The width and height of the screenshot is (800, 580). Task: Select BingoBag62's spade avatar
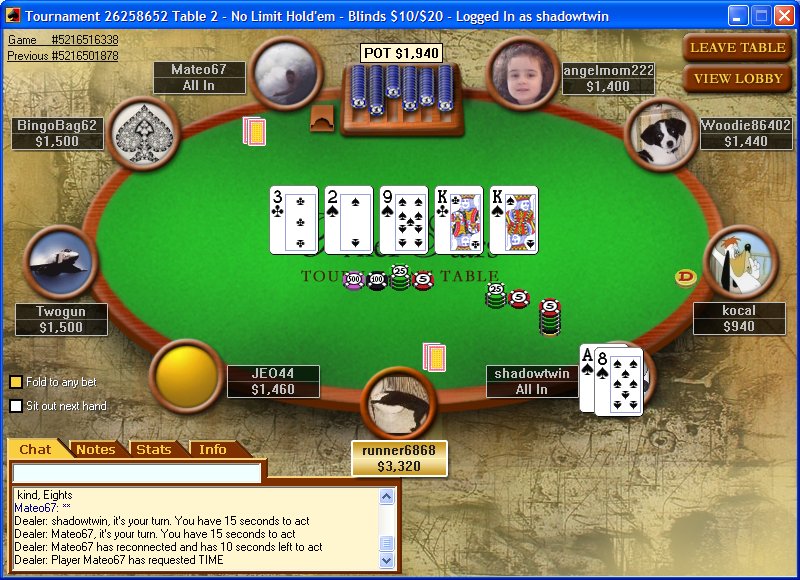click(145, 132)
